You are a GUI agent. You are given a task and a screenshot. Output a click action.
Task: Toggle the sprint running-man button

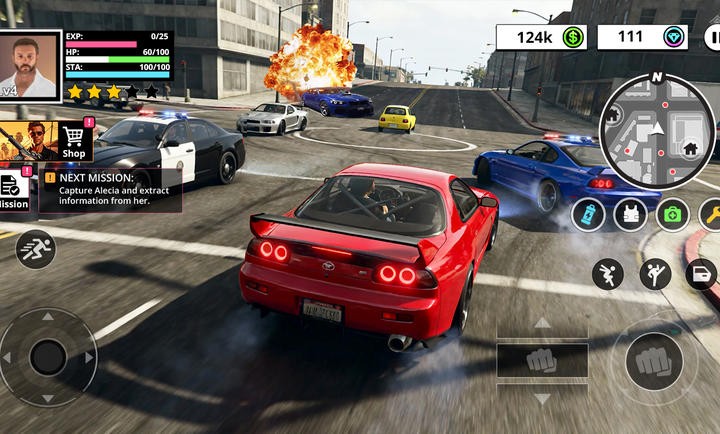pos(35,249)
